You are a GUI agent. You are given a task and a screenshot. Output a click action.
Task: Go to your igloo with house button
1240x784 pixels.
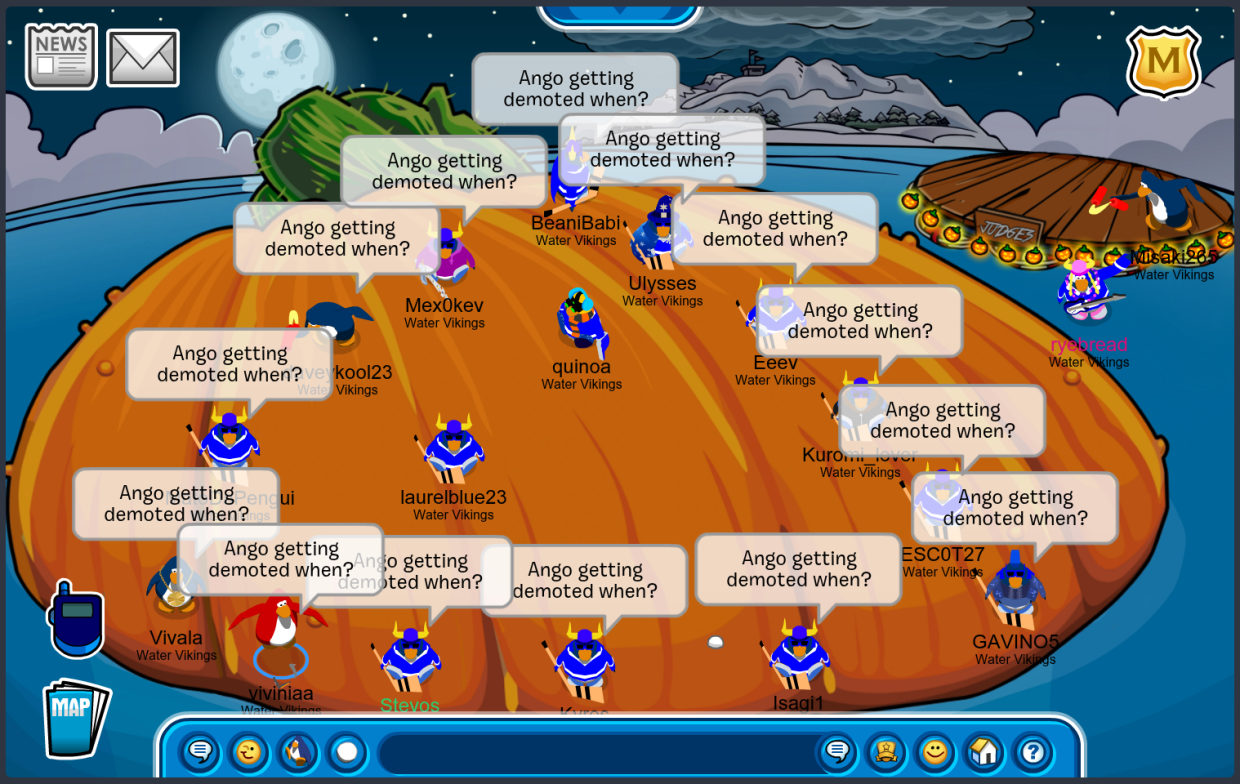pyautogui.click(x=984, y=751)
